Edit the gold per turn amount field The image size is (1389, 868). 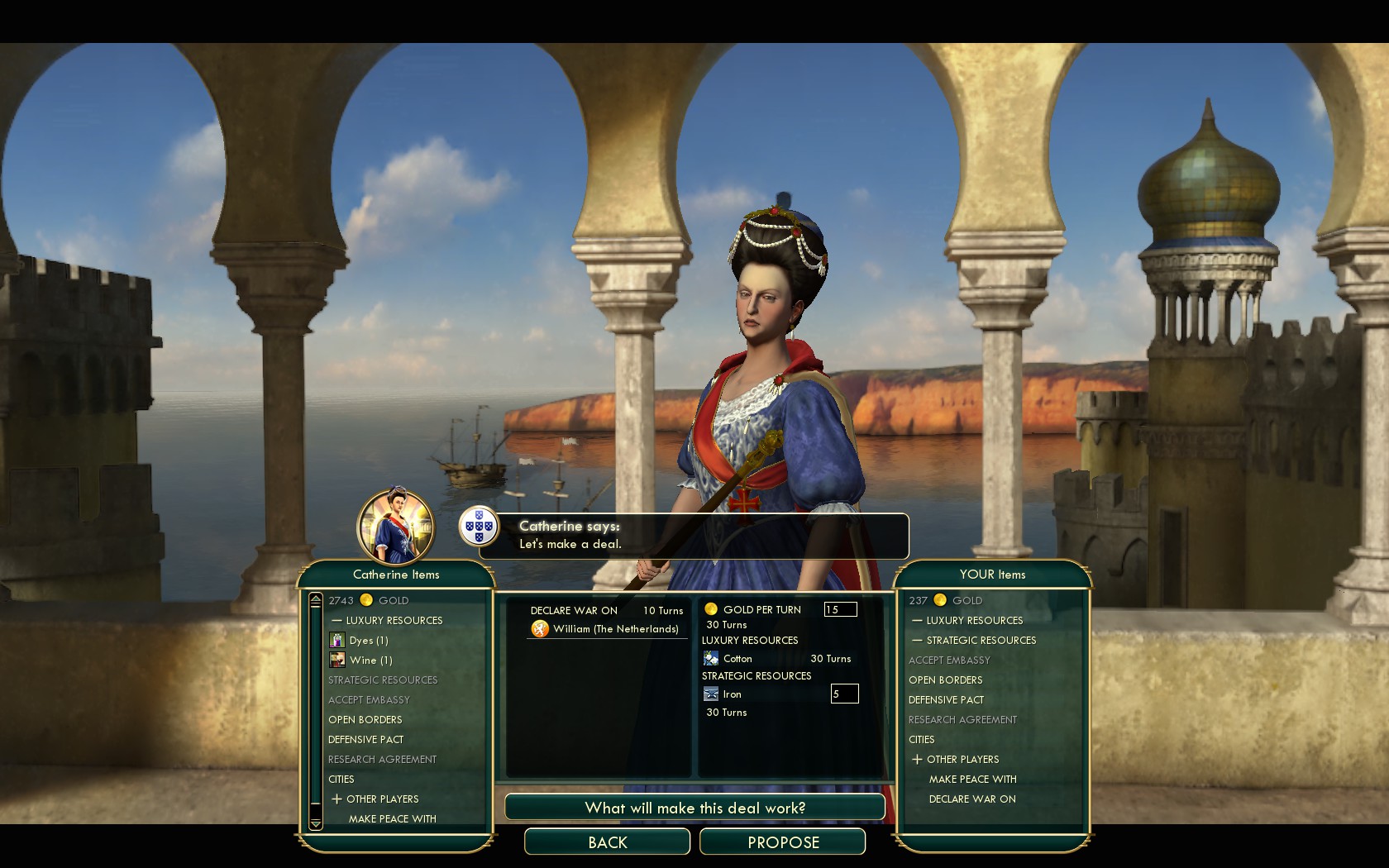tap(840, 610)
